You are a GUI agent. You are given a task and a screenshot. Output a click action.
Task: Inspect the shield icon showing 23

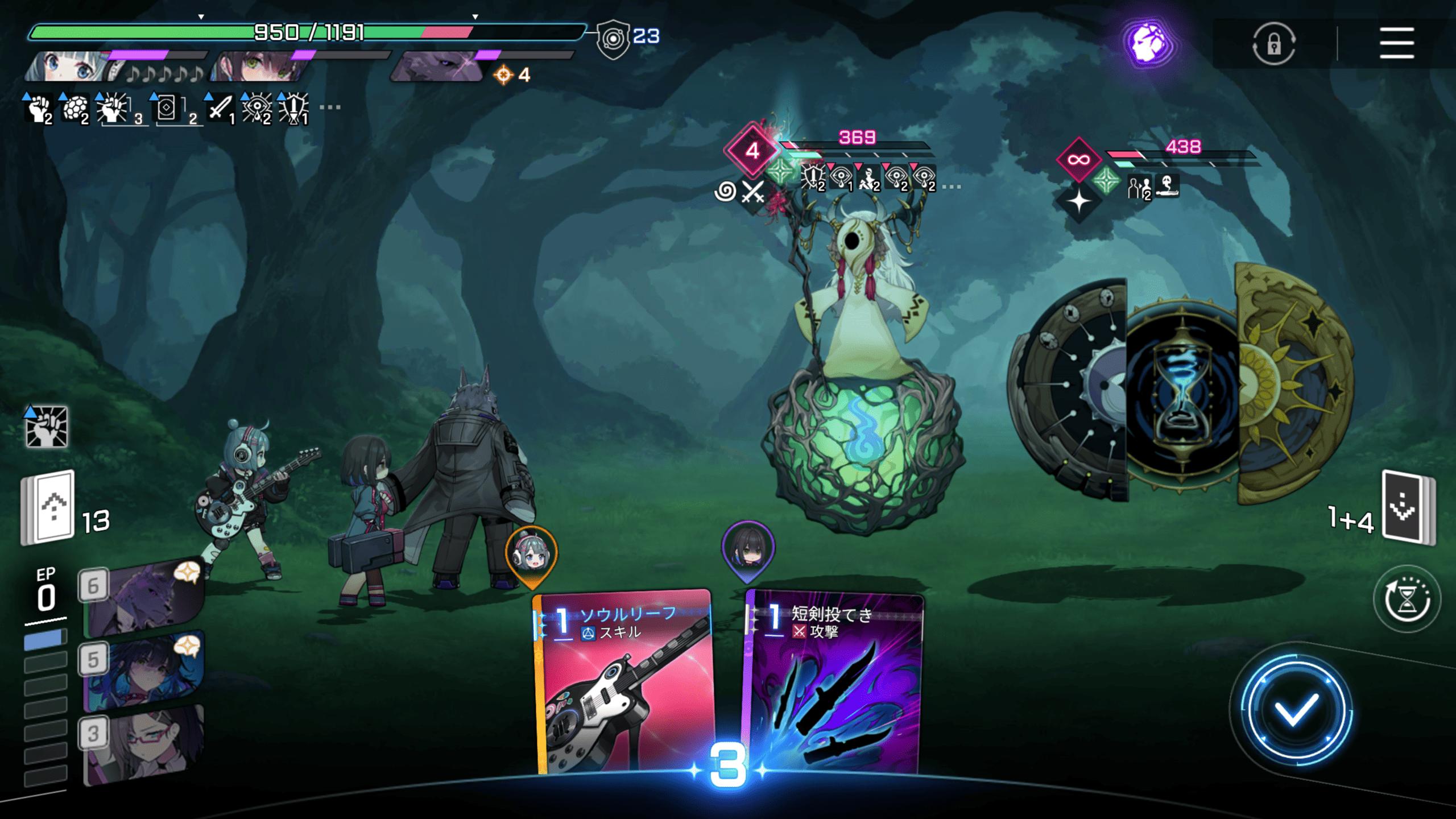pyautogui.click(x=614, y=39)
